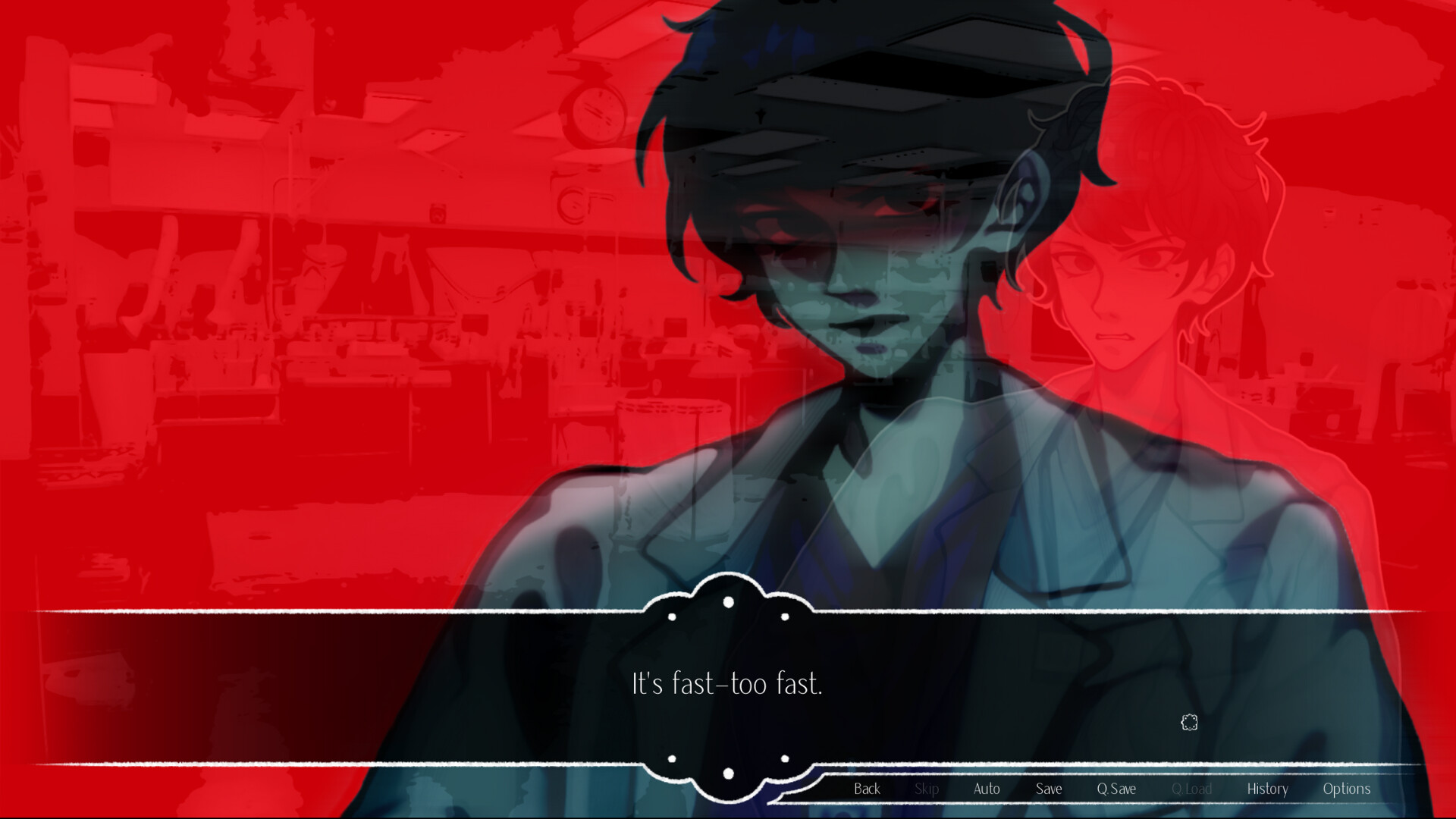
Task: Click the flower-shaped continue indicator
Action: pyautogui.click(x=1188, y=723)
